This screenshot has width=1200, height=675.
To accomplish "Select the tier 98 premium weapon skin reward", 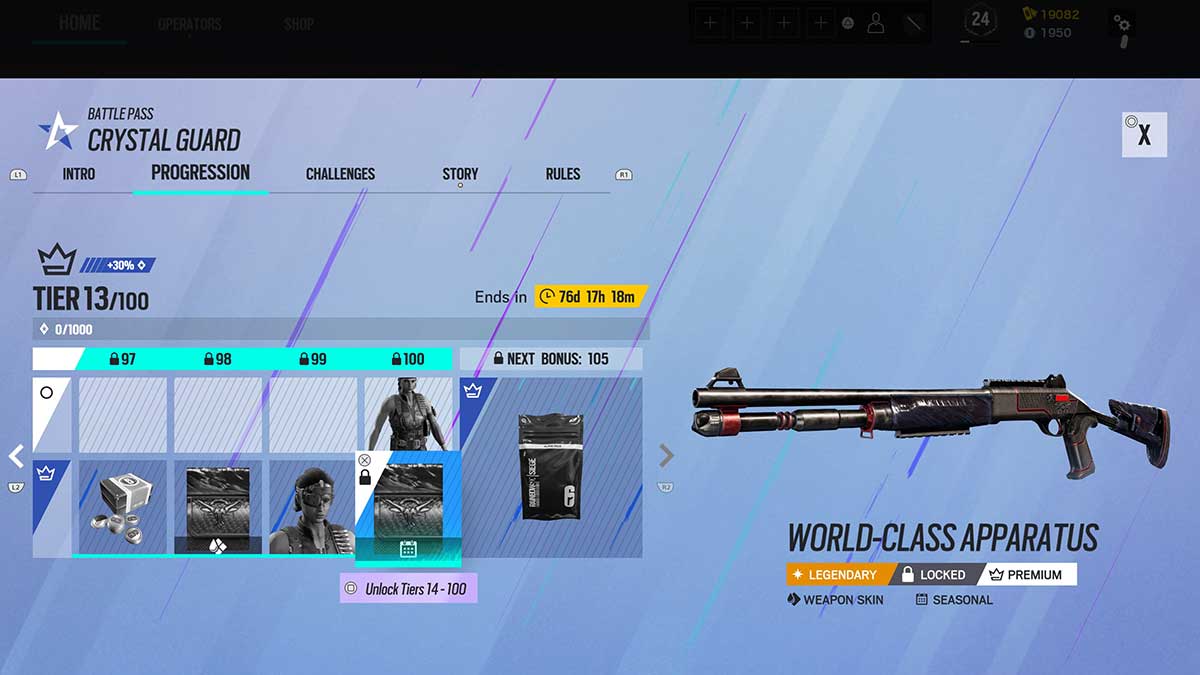I will point(218,507).
